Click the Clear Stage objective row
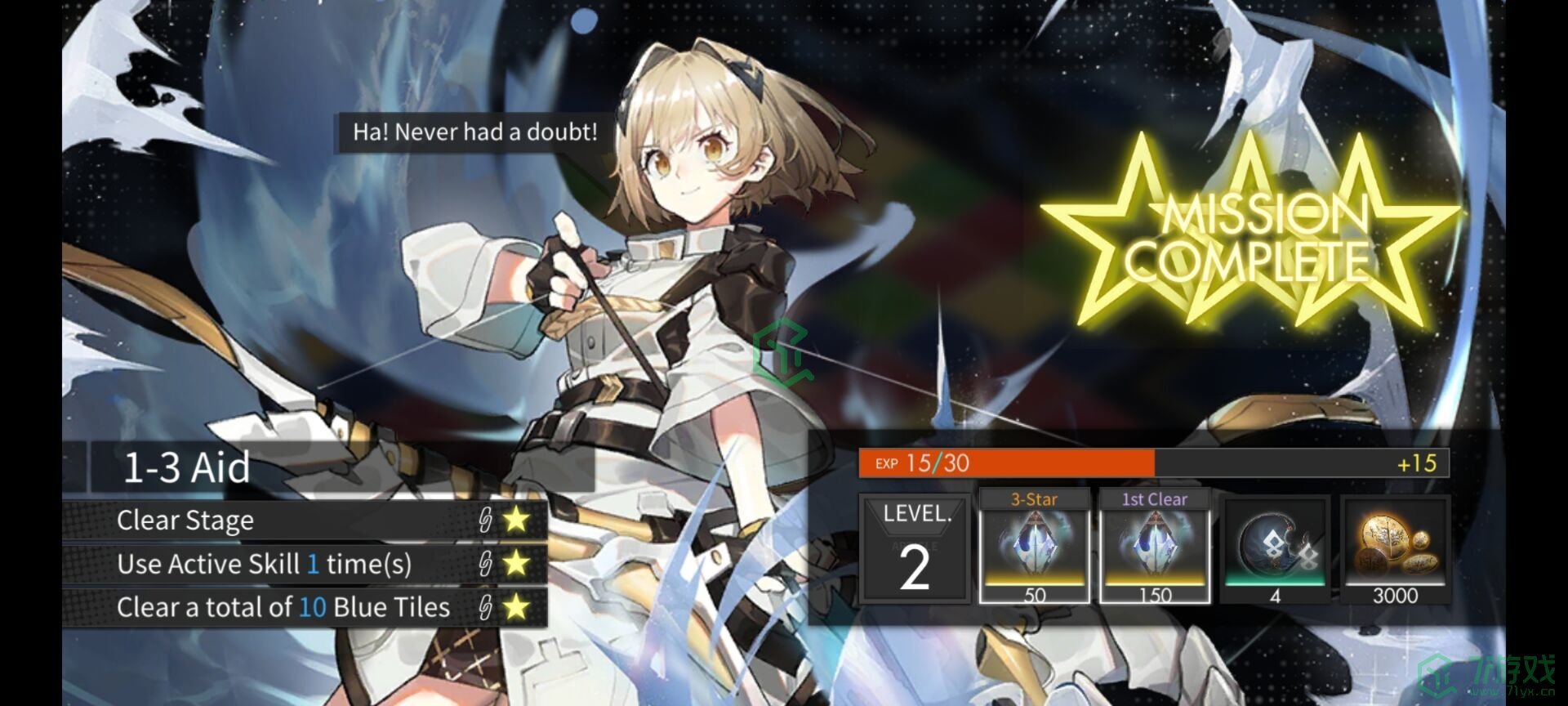This screenshot has width=1568, height=706. [305, 520]
